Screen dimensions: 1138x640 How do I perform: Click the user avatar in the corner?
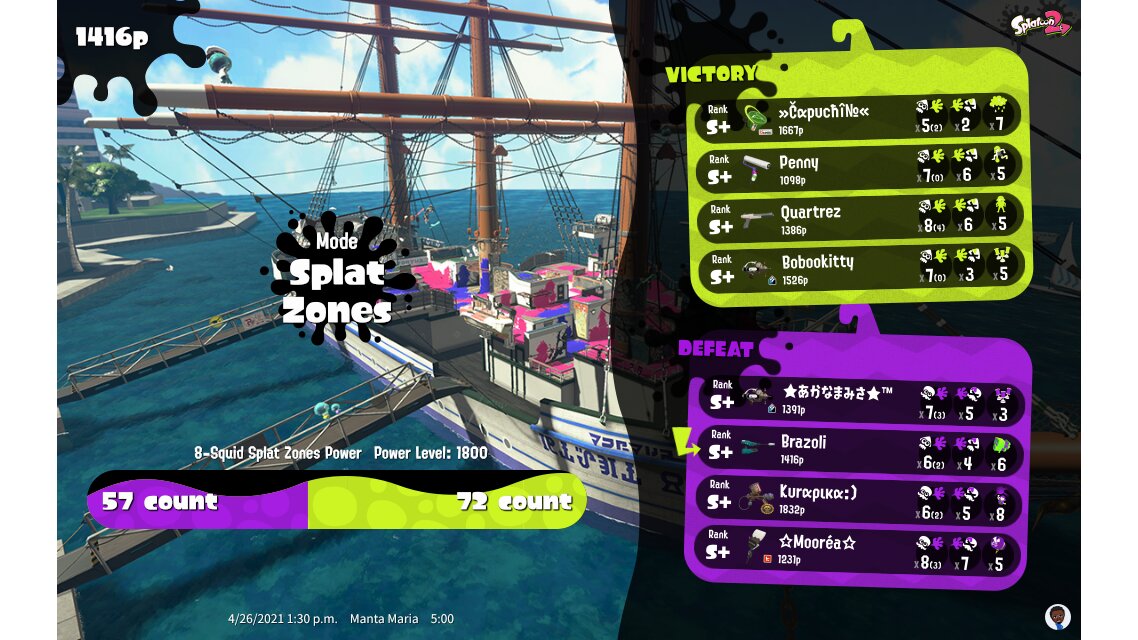[x=1057, y=615]
